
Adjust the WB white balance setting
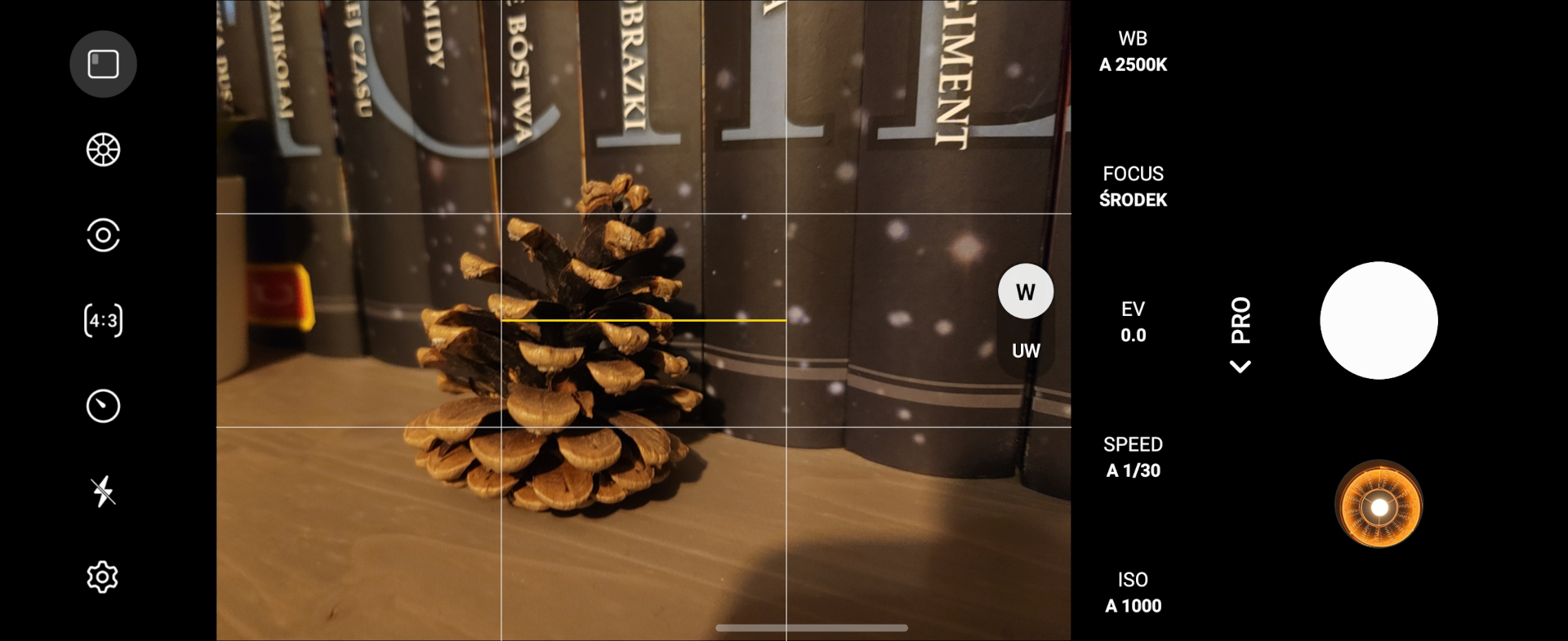1133,51
